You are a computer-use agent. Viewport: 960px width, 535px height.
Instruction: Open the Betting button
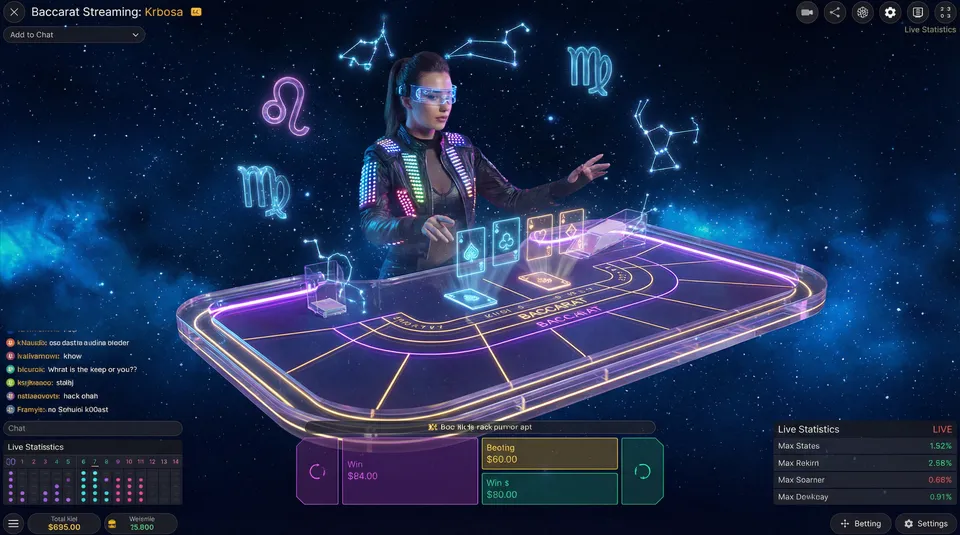click(861, 523)
